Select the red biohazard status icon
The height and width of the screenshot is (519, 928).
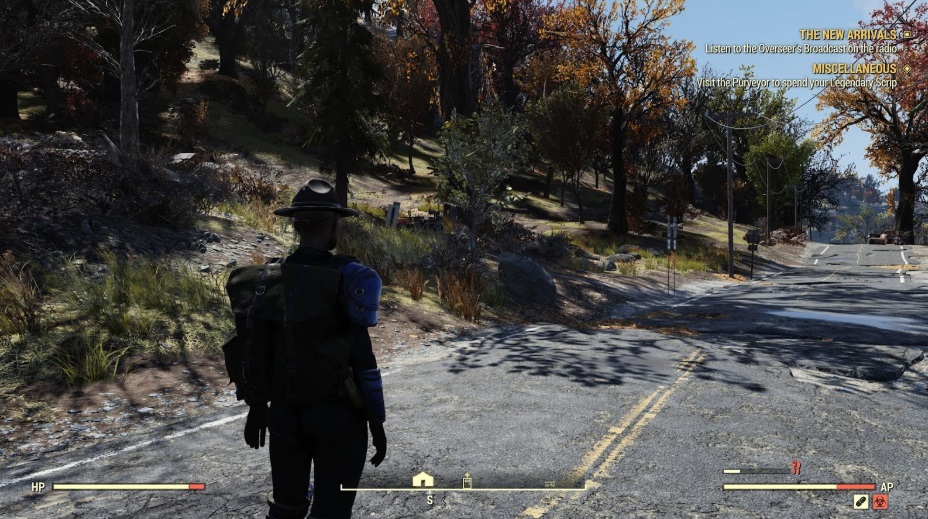coord(881,501)
